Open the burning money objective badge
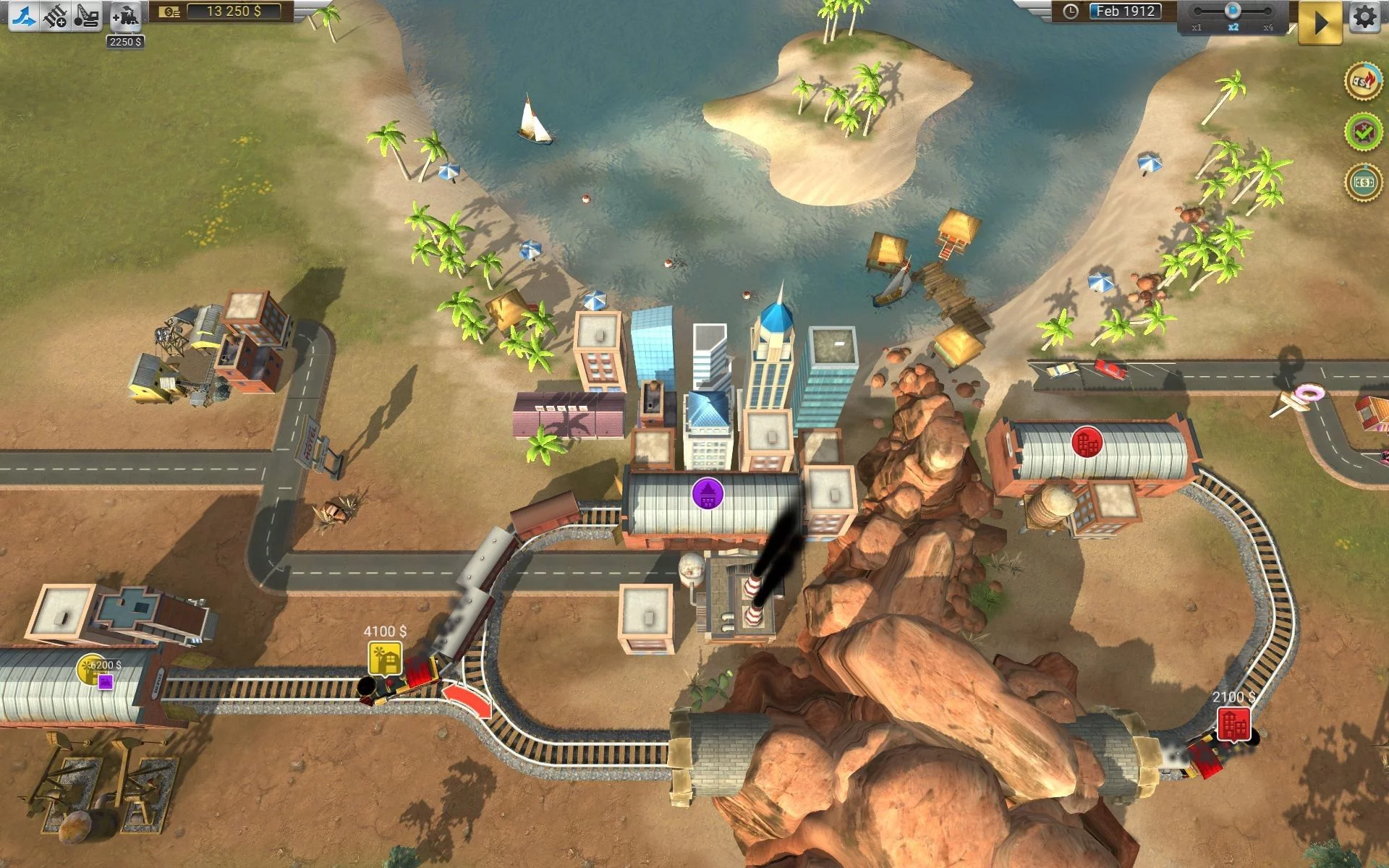 [x=1363, y=82]
